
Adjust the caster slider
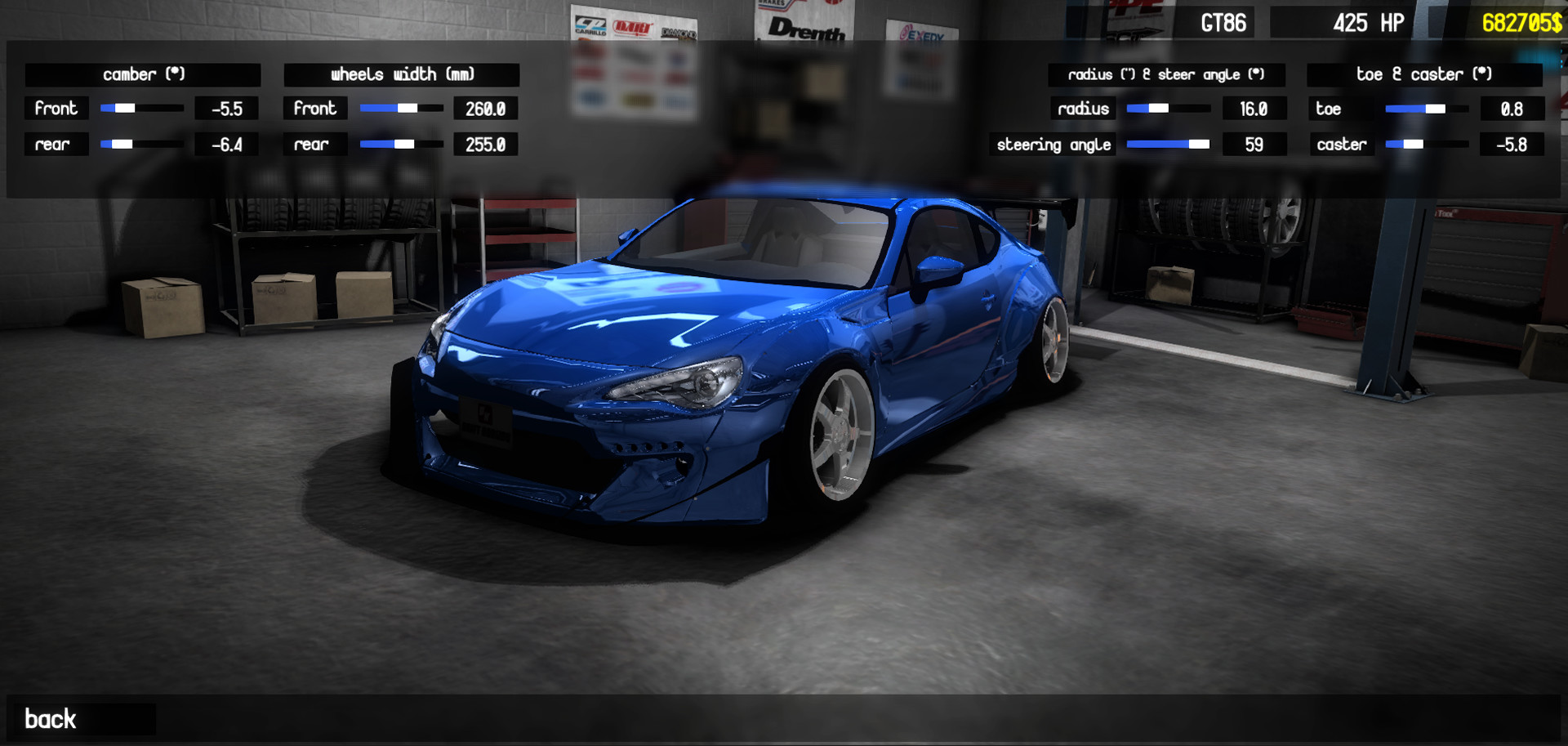(x=1413, y=144)
